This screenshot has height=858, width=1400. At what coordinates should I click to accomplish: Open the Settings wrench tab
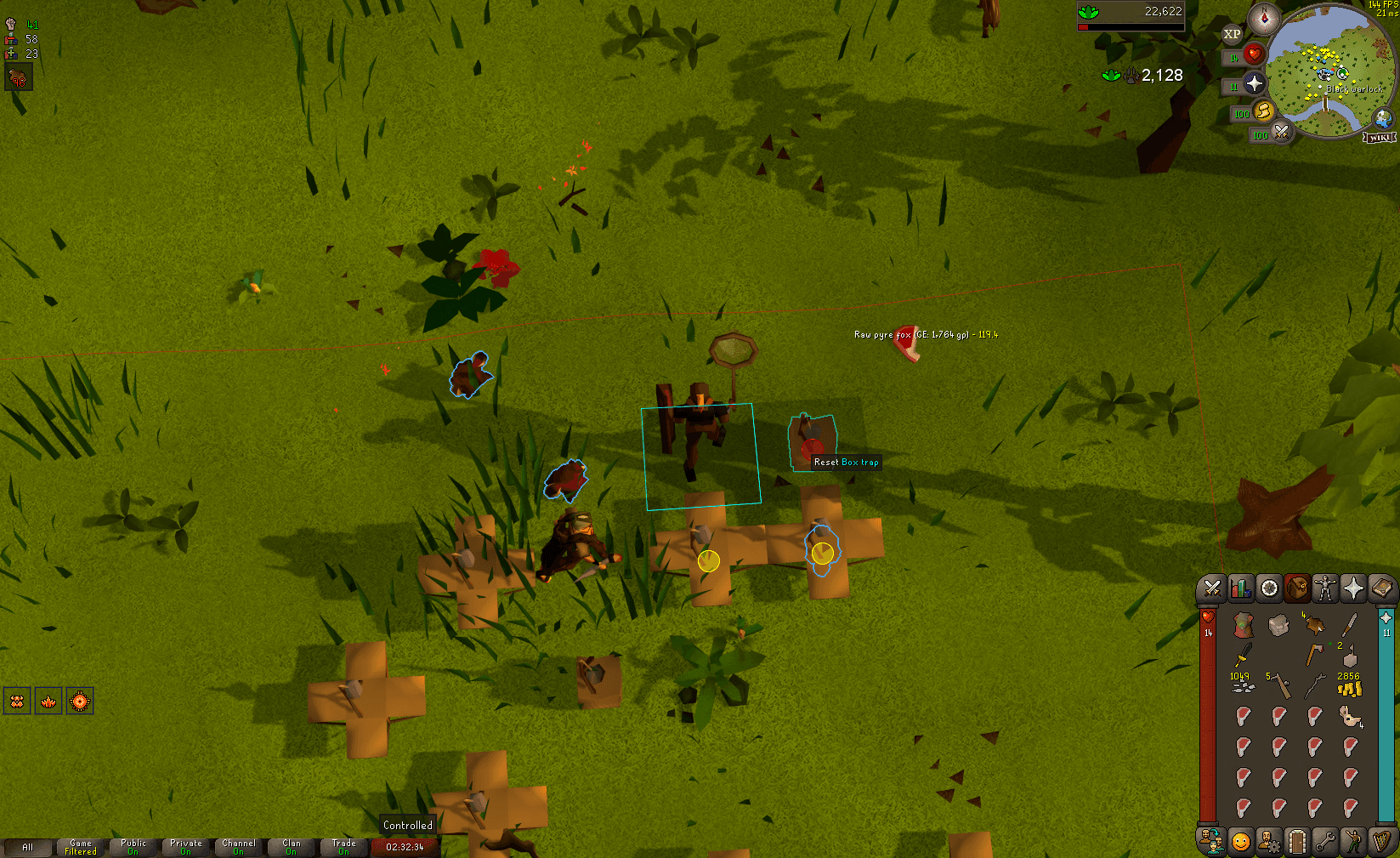[x=1326, y=840]
